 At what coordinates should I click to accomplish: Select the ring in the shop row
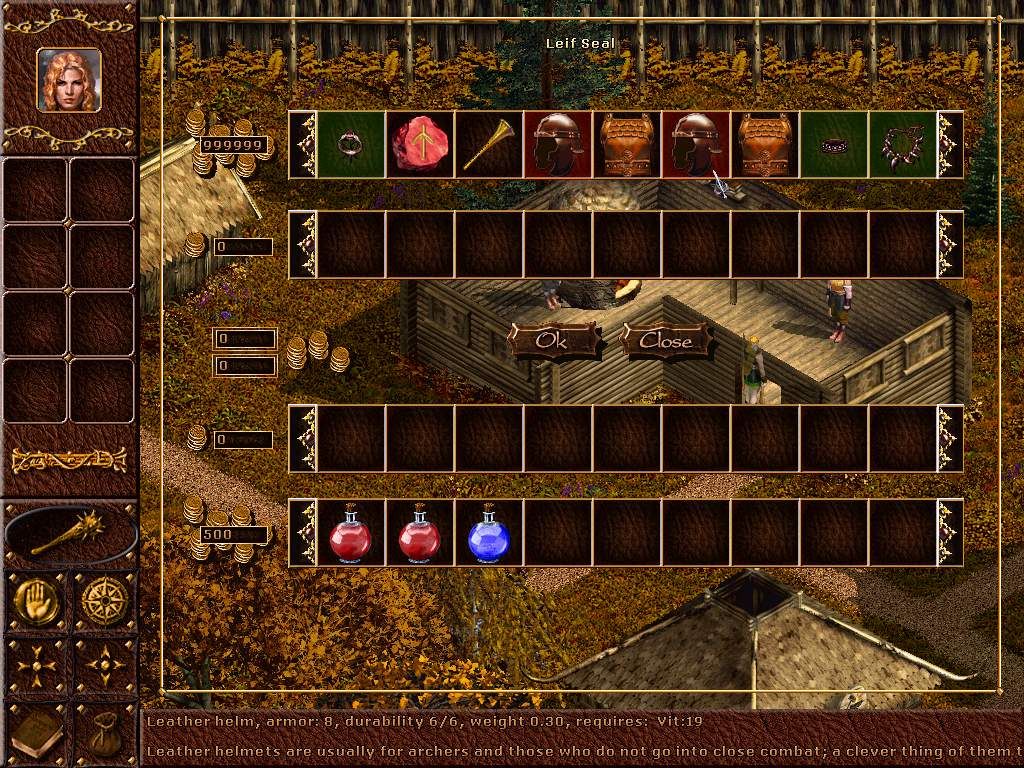[x=351, y=144]
